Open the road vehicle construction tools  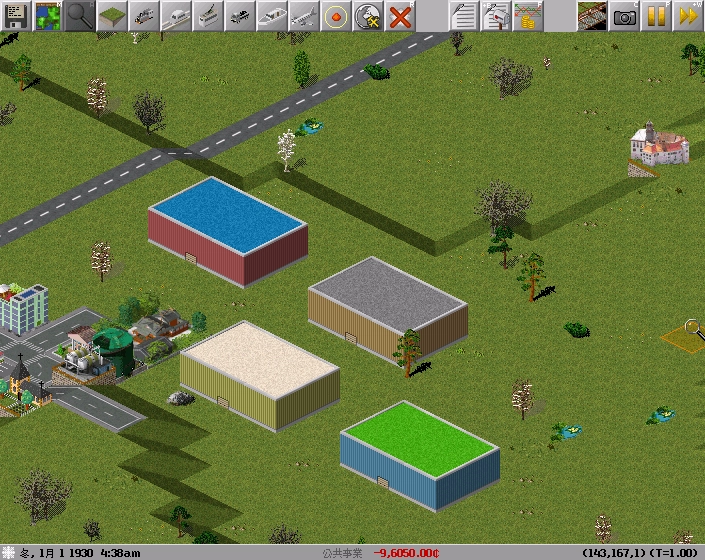[x=240, y=15]
